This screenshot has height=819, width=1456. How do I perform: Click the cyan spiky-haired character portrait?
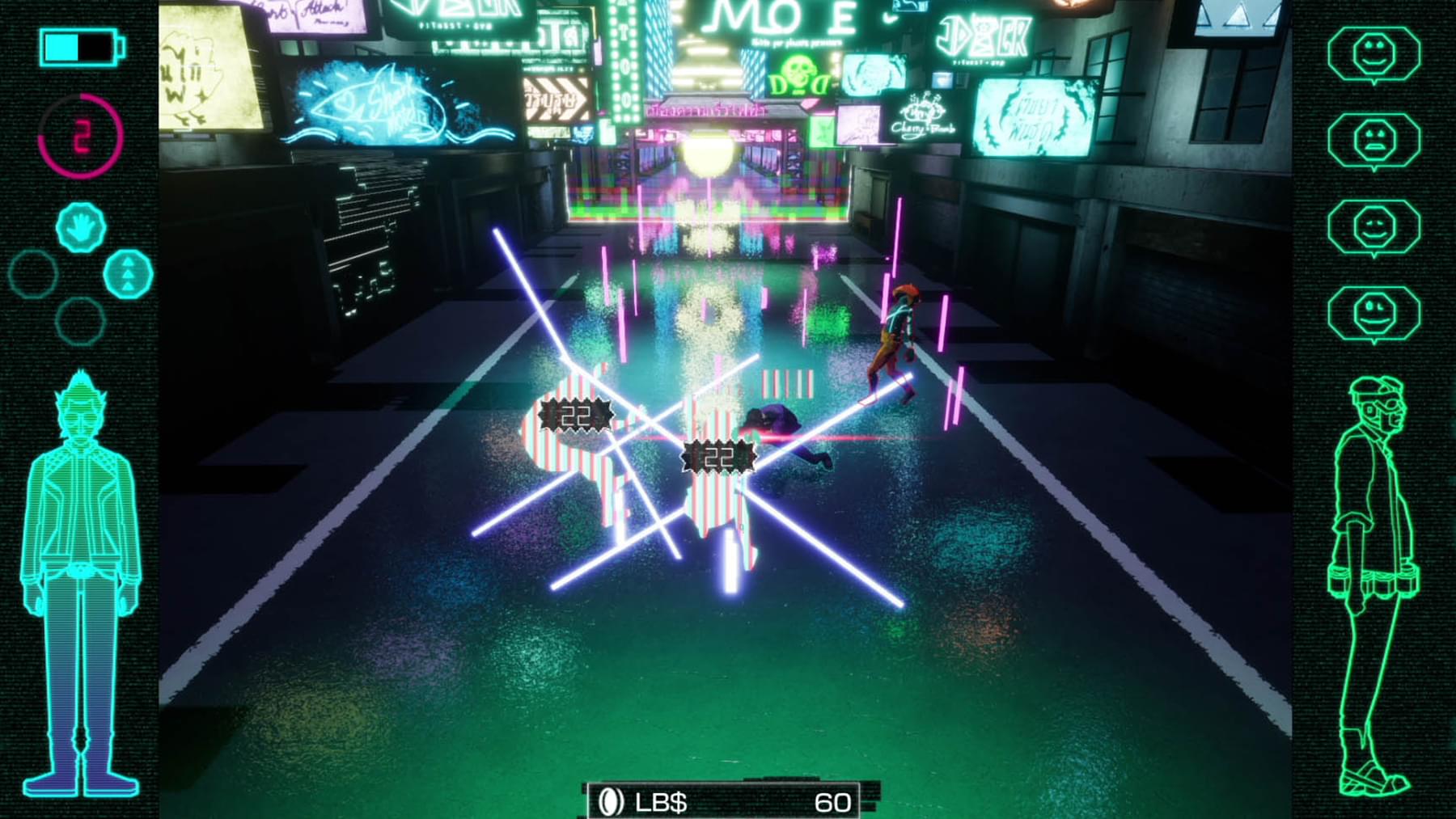click(x=80, y=582)
